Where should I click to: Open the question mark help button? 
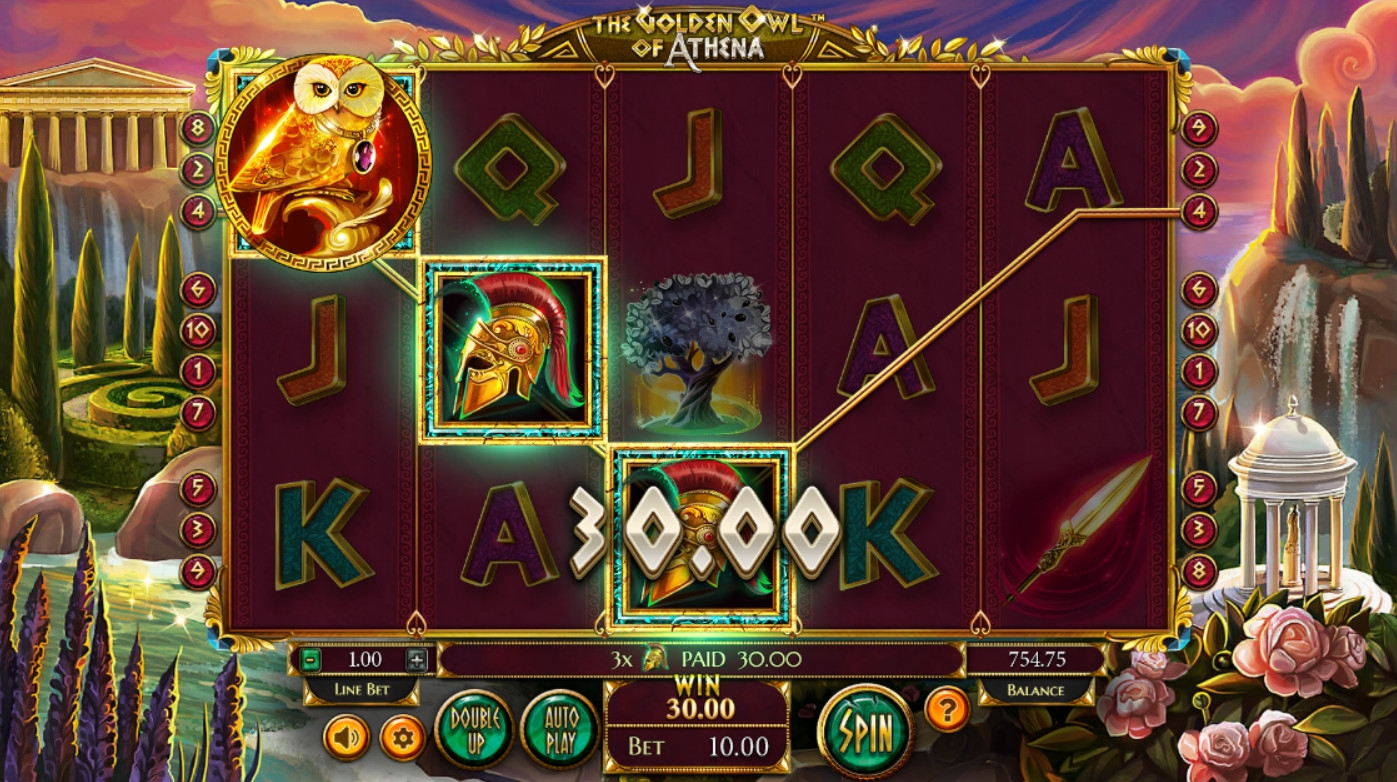[946, 709]
